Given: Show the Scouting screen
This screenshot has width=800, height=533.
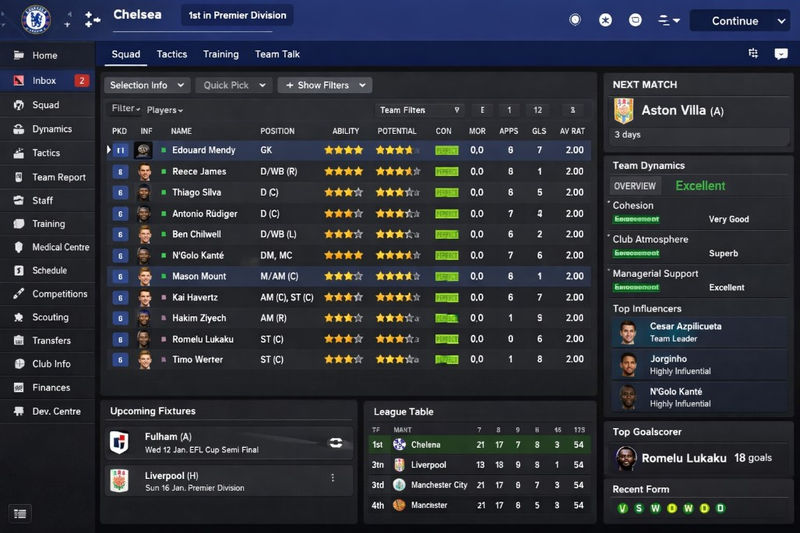Looking at the screenshot, I should (x=51, y=317).
